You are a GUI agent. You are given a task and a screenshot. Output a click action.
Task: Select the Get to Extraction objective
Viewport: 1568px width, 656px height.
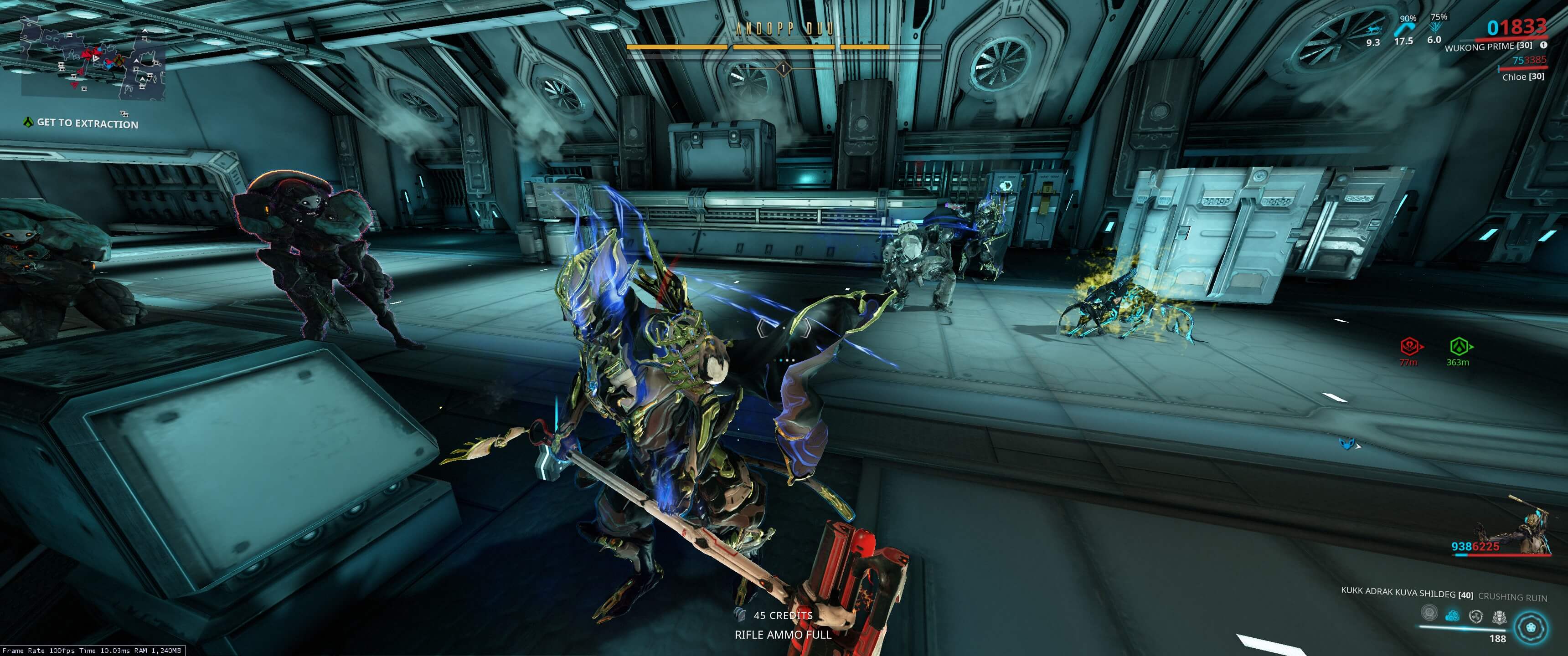[87, 123]
